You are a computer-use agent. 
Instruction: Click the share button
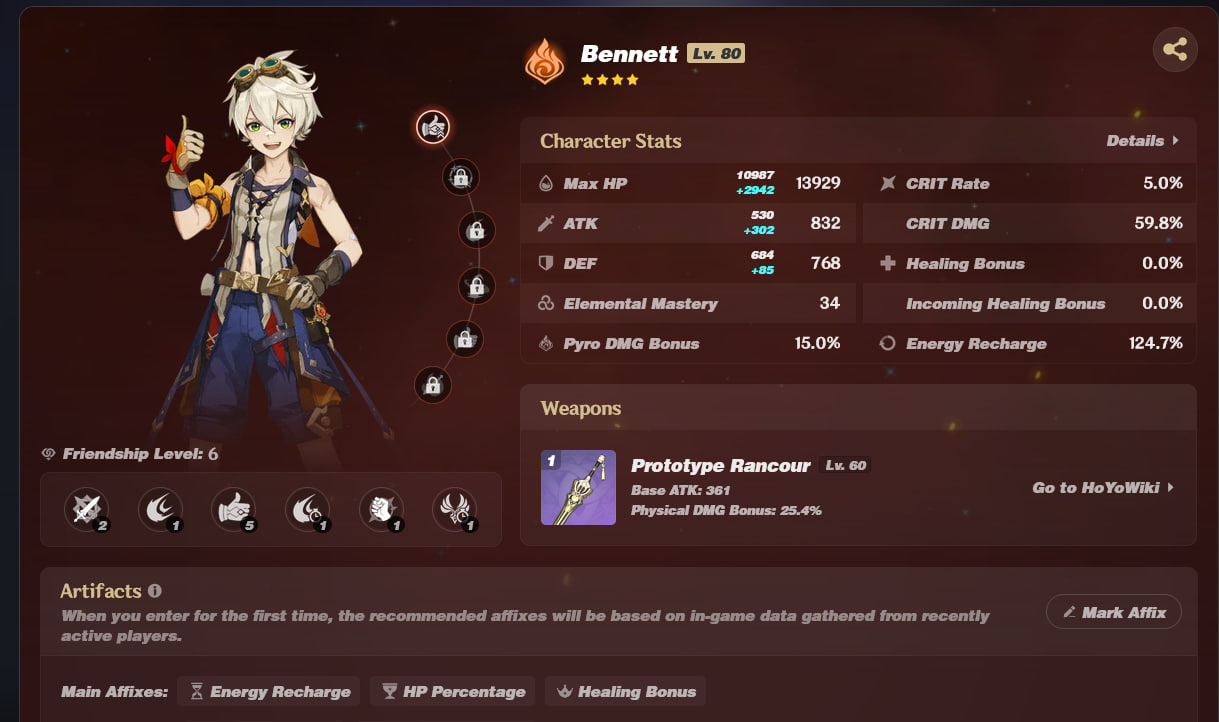coord(1175,49)
